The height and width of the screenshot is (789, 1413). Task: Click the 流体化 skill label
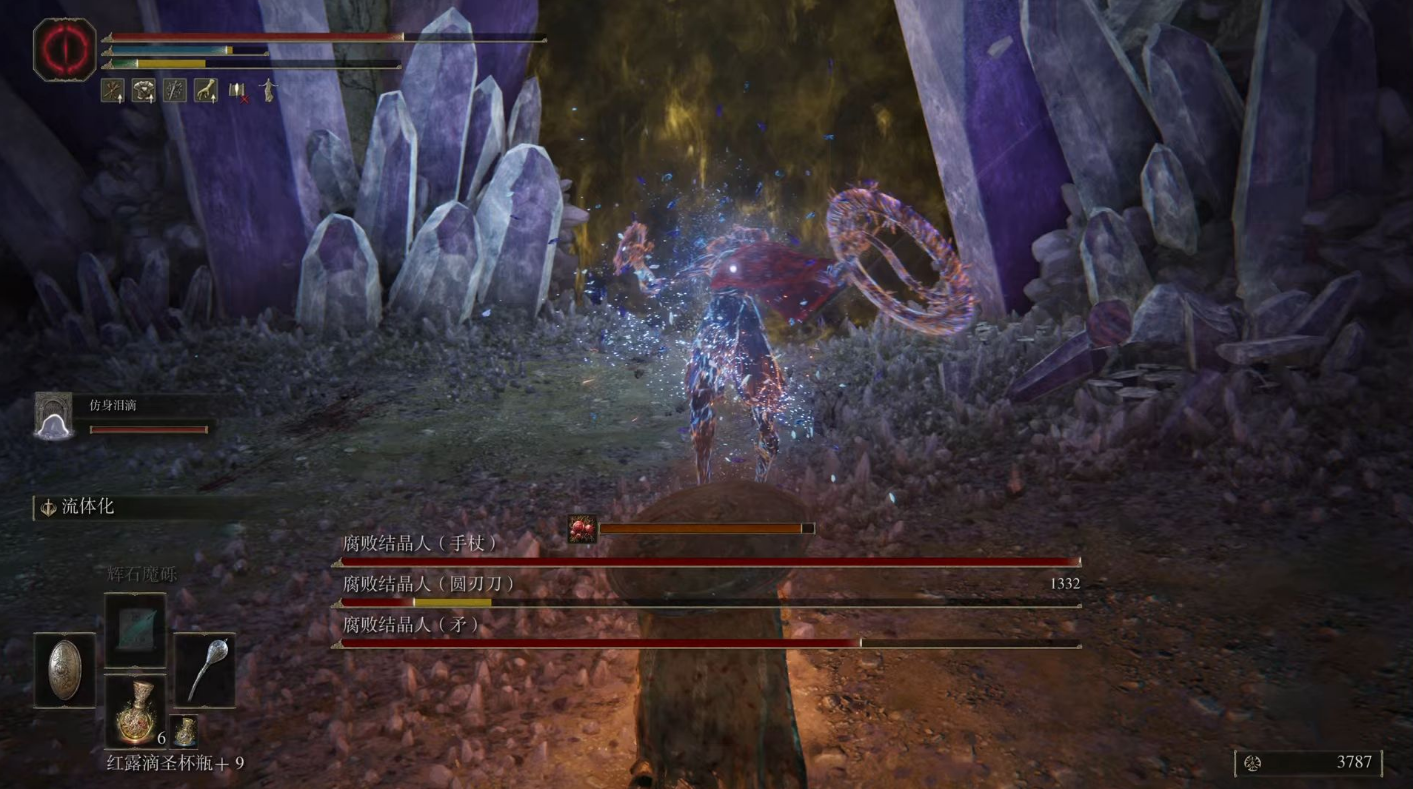pos(88,507)
